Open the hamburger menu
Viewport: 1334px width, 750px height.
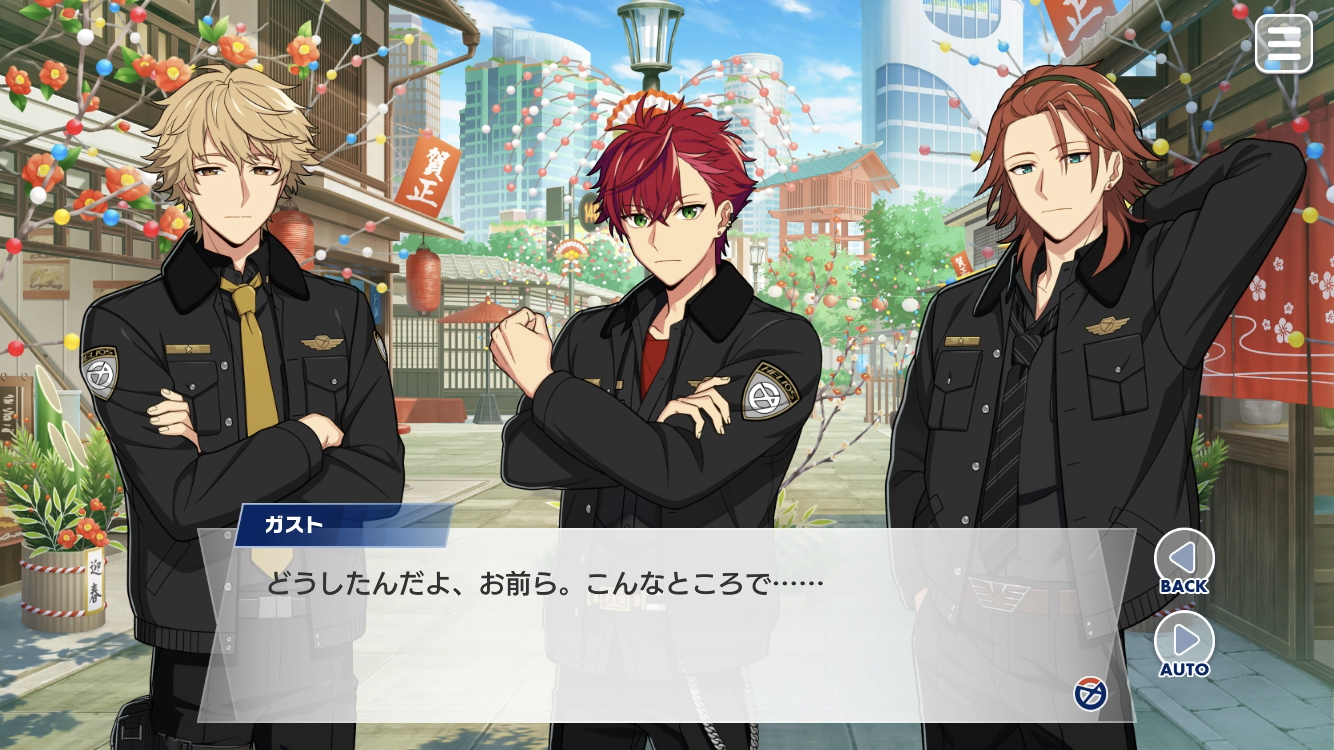[1283, 43]
